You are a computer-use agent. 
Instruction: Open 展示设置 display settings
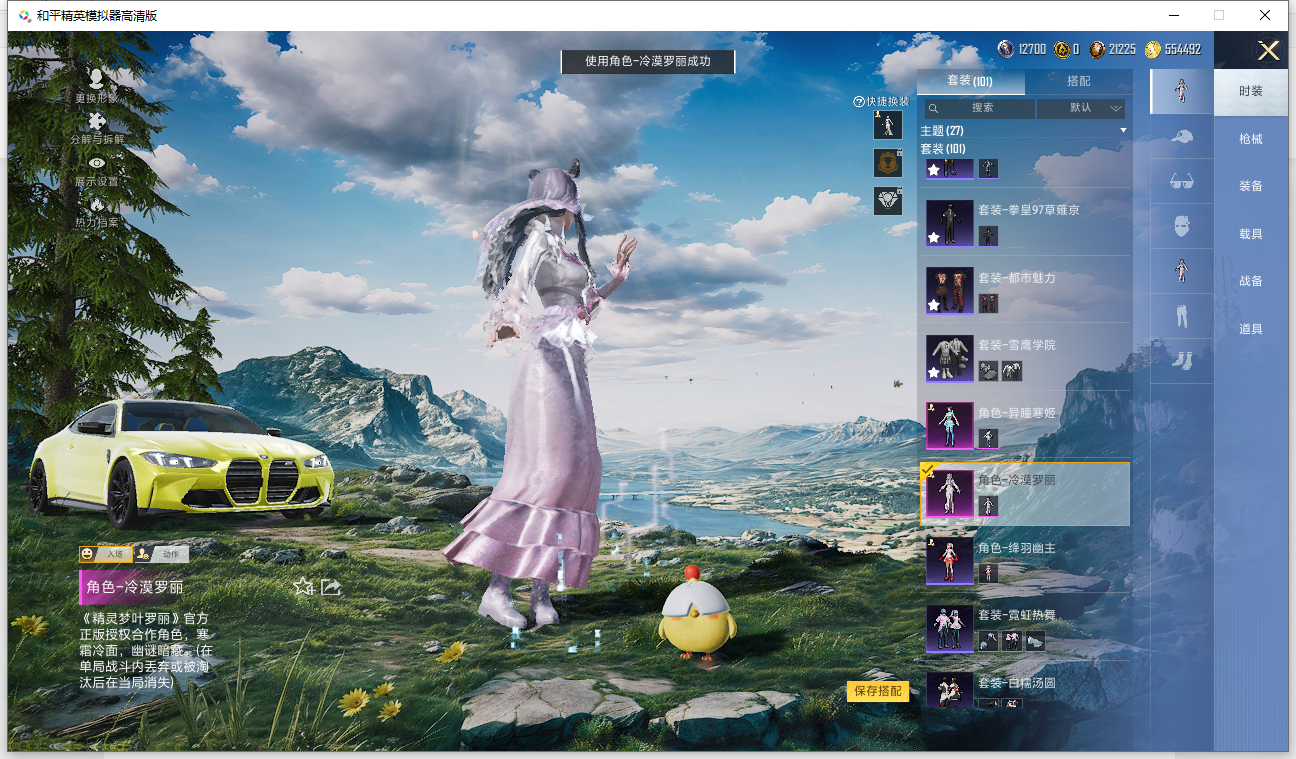[x=97, y=169]
